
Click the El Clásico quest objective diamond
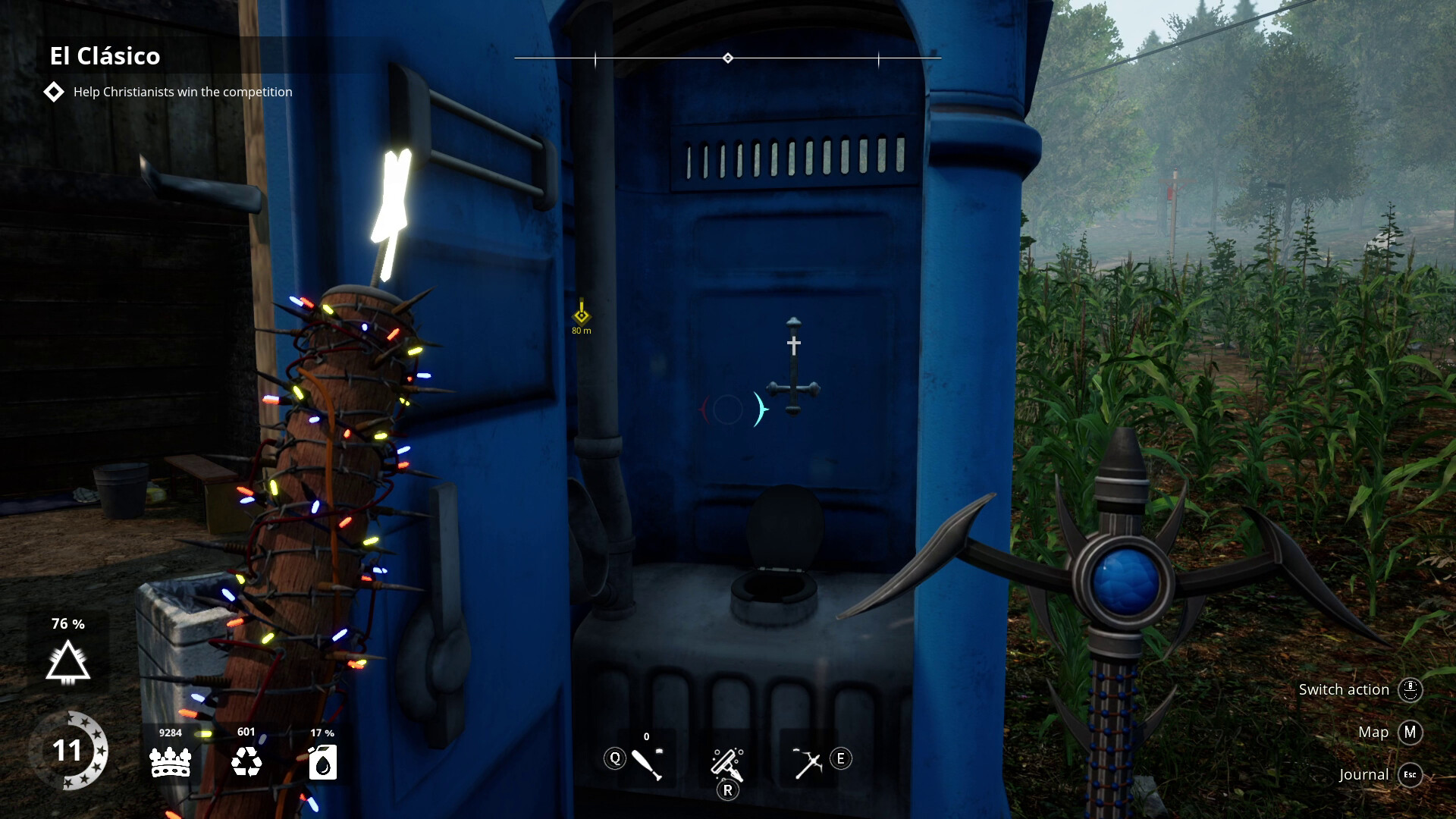pos(53,92)
